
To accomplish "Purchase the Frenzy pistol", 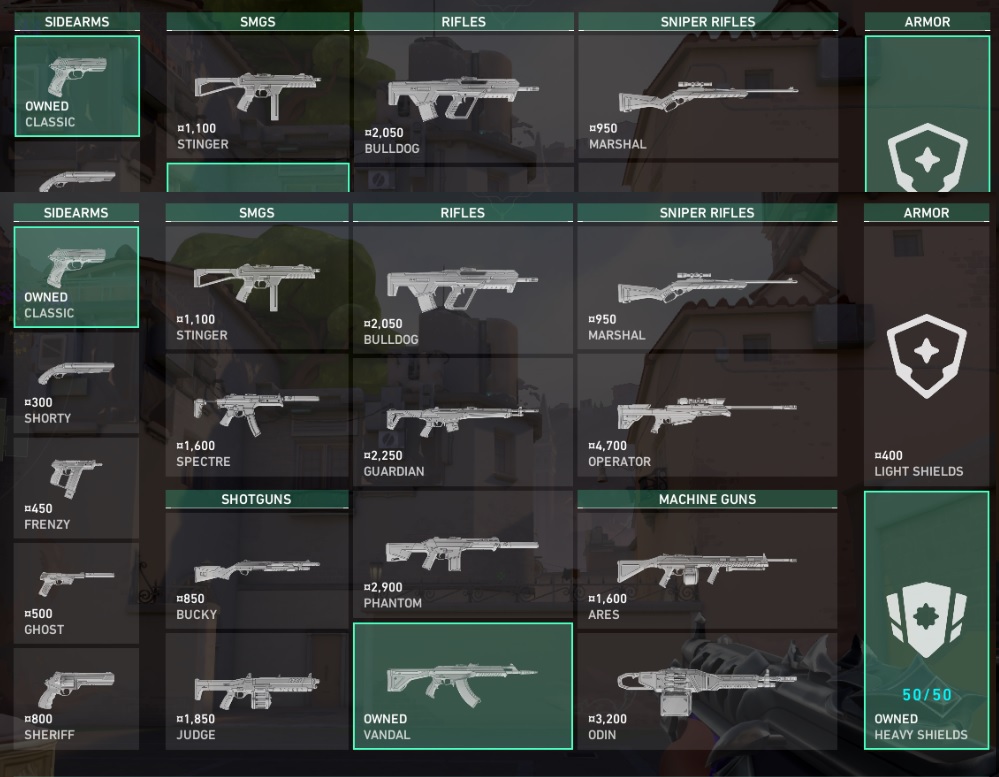I will click(x=76, y=487).
